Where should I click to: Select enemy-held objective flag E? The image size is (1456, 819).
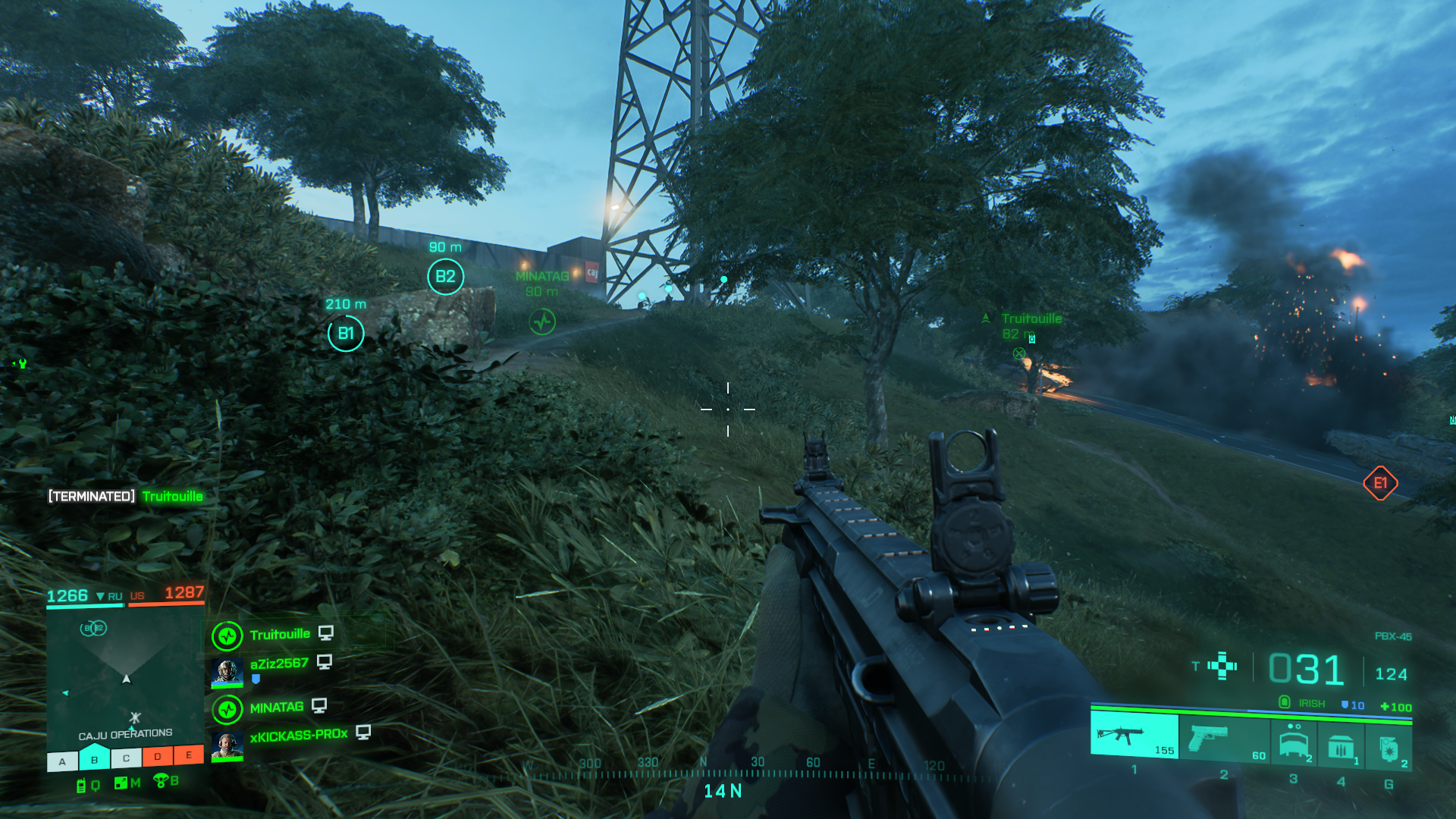189,755
